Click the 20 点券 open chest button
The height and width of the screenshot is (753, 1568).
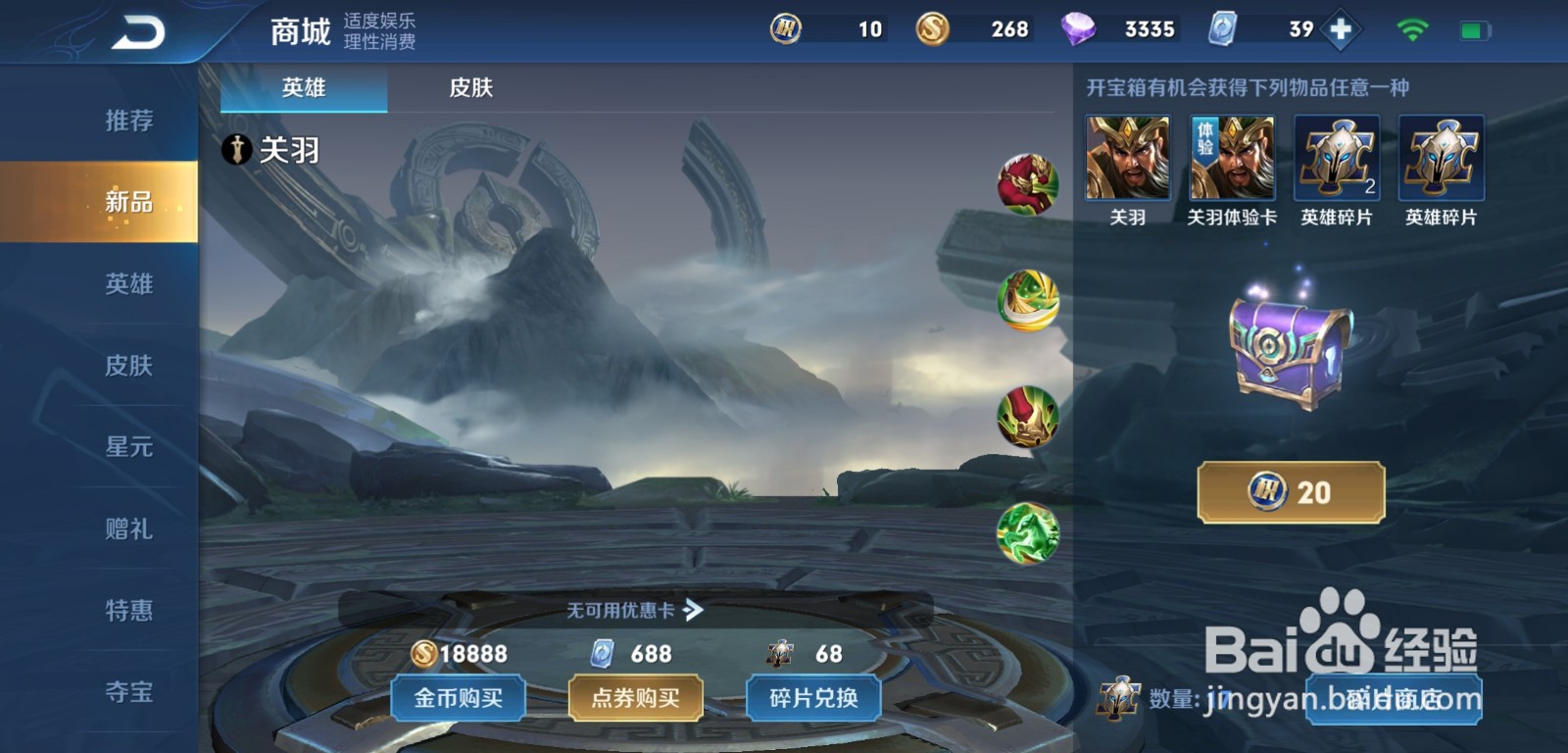click(1290, 490)
